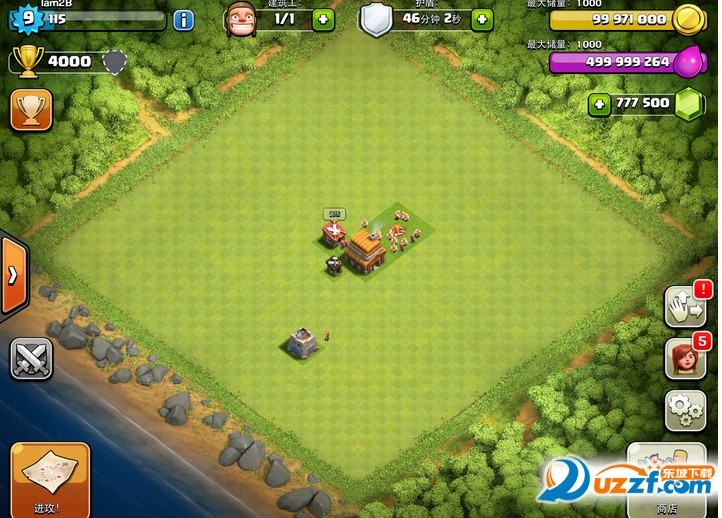Tap the gold trophy count icon
The height and width of the screenshot is (518, 722).
pyautogui.click(x=28, y=62)
